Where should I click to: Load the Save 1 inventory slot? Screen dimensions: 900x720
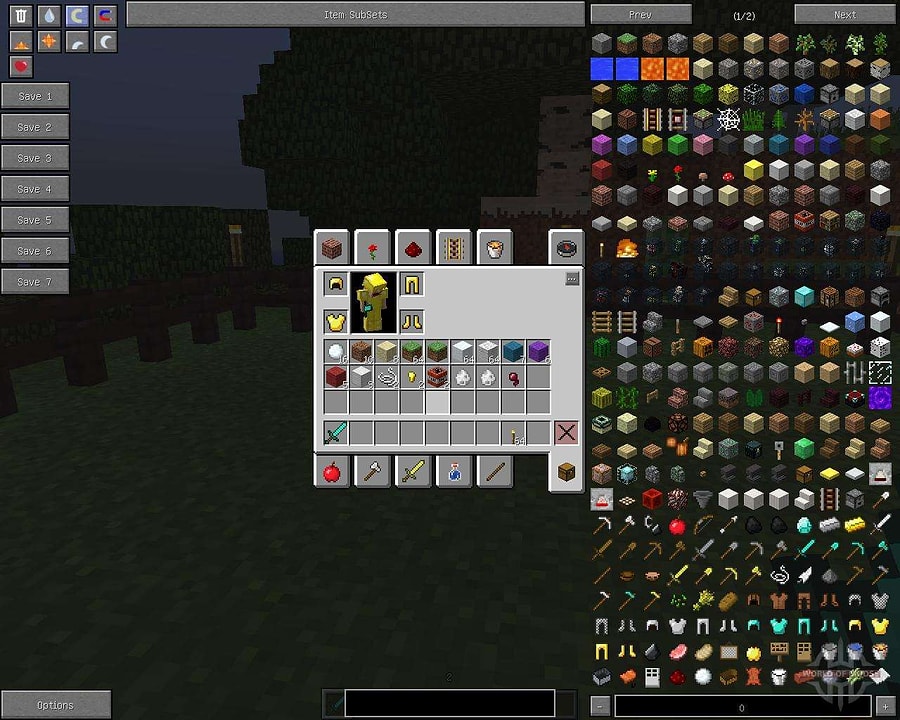(x=35, y=96)
